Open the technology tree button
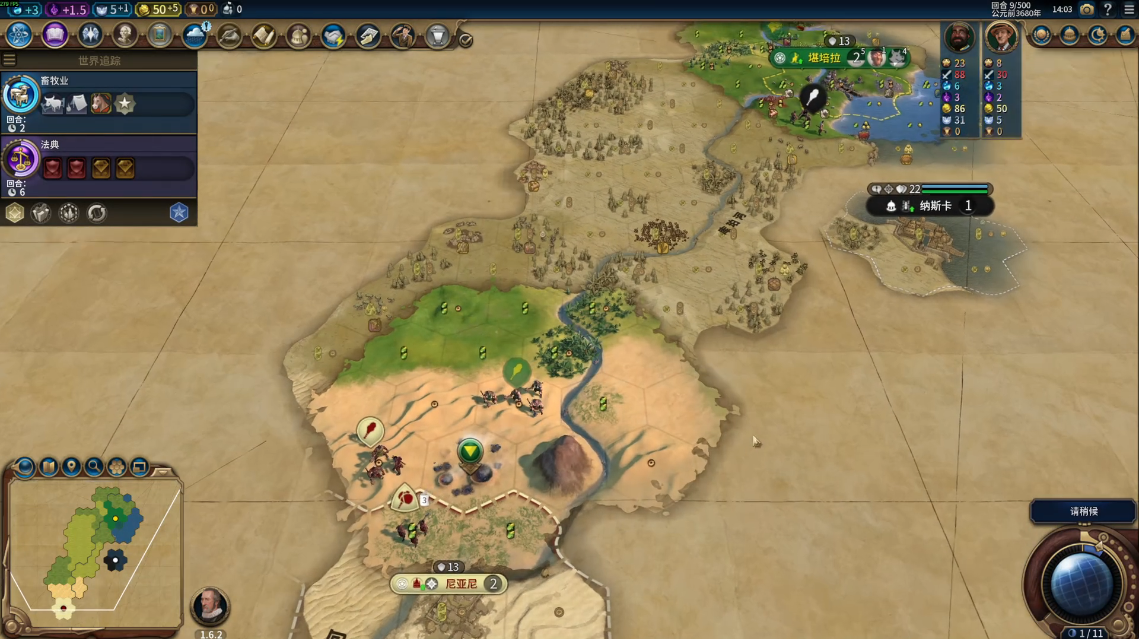 click(x=20, y=35)
